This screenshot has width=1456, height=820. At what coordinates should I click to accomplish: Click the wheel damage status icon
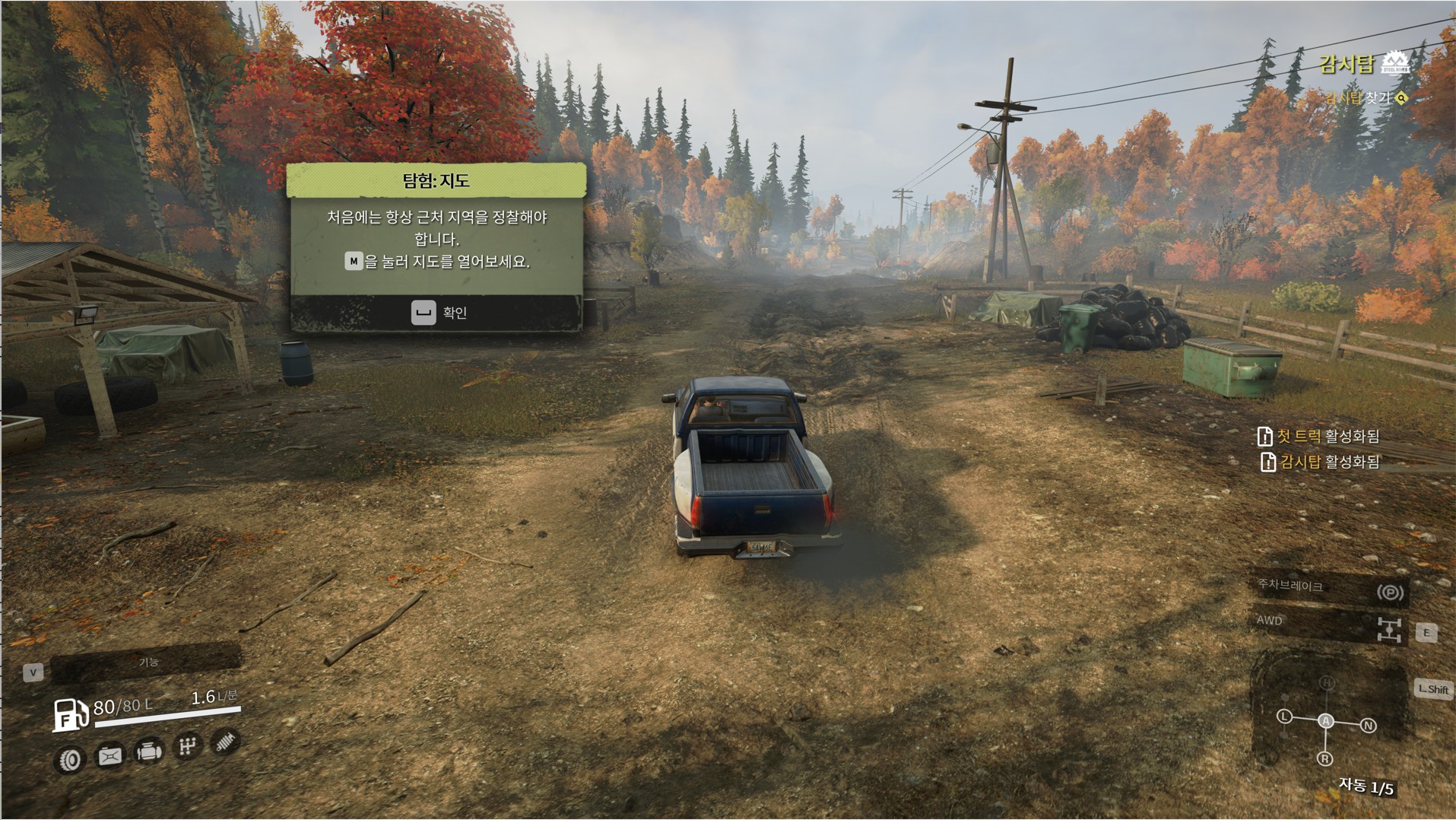pos(71,759)
